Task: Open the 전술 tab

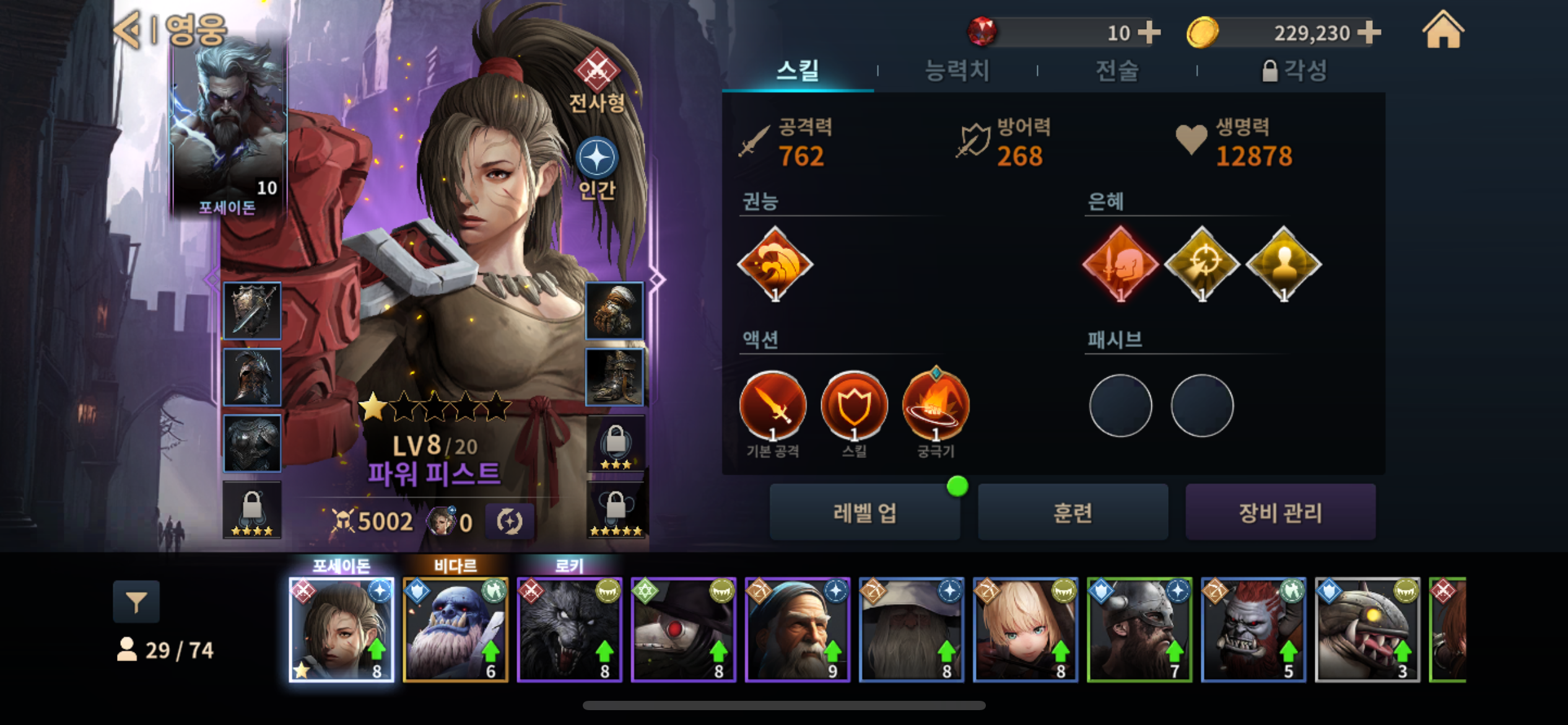Action: [x=1117, y=71]
